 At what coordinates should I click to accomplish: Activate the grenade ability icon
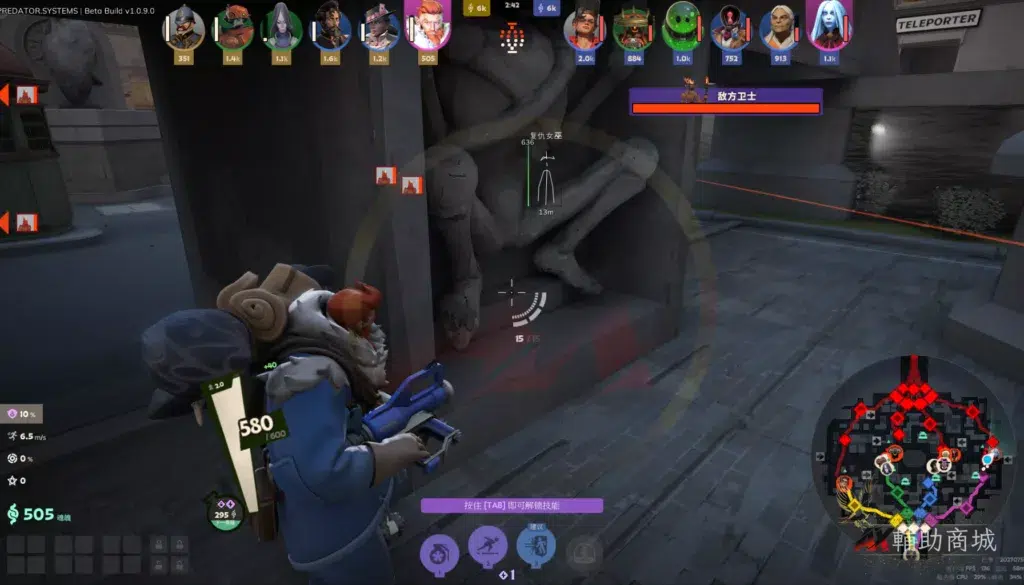pyautogui.click(x=439, y=548)
